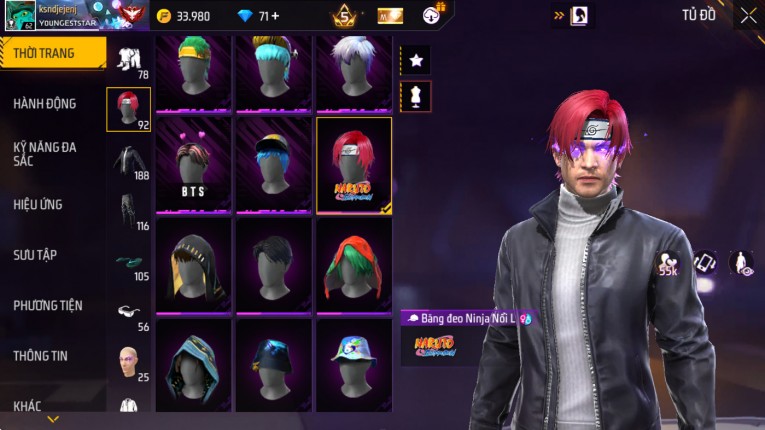The image size is (765, 430).
Task: Toggle the star favorites filter
Action: click(416, 60)
